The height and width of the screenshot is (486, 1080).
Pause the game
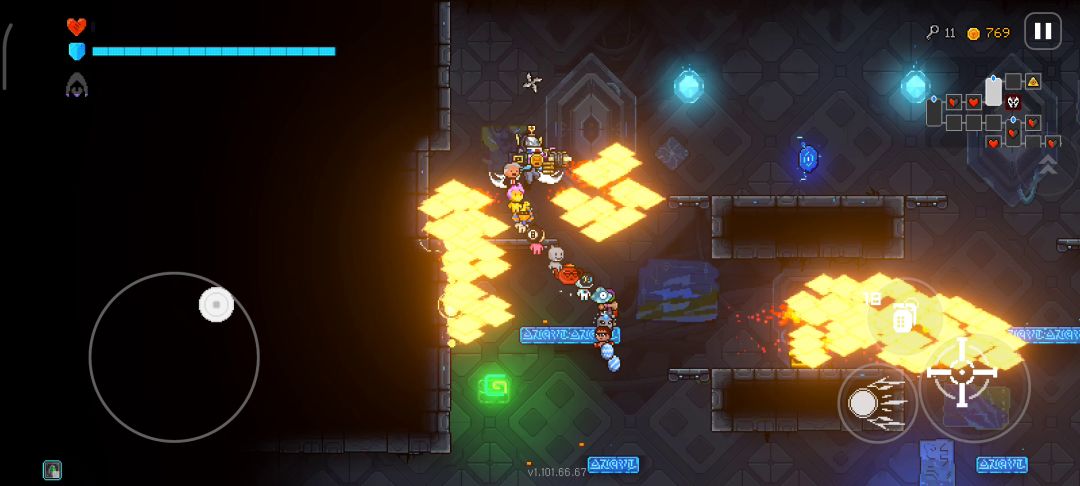[1042, 31]
